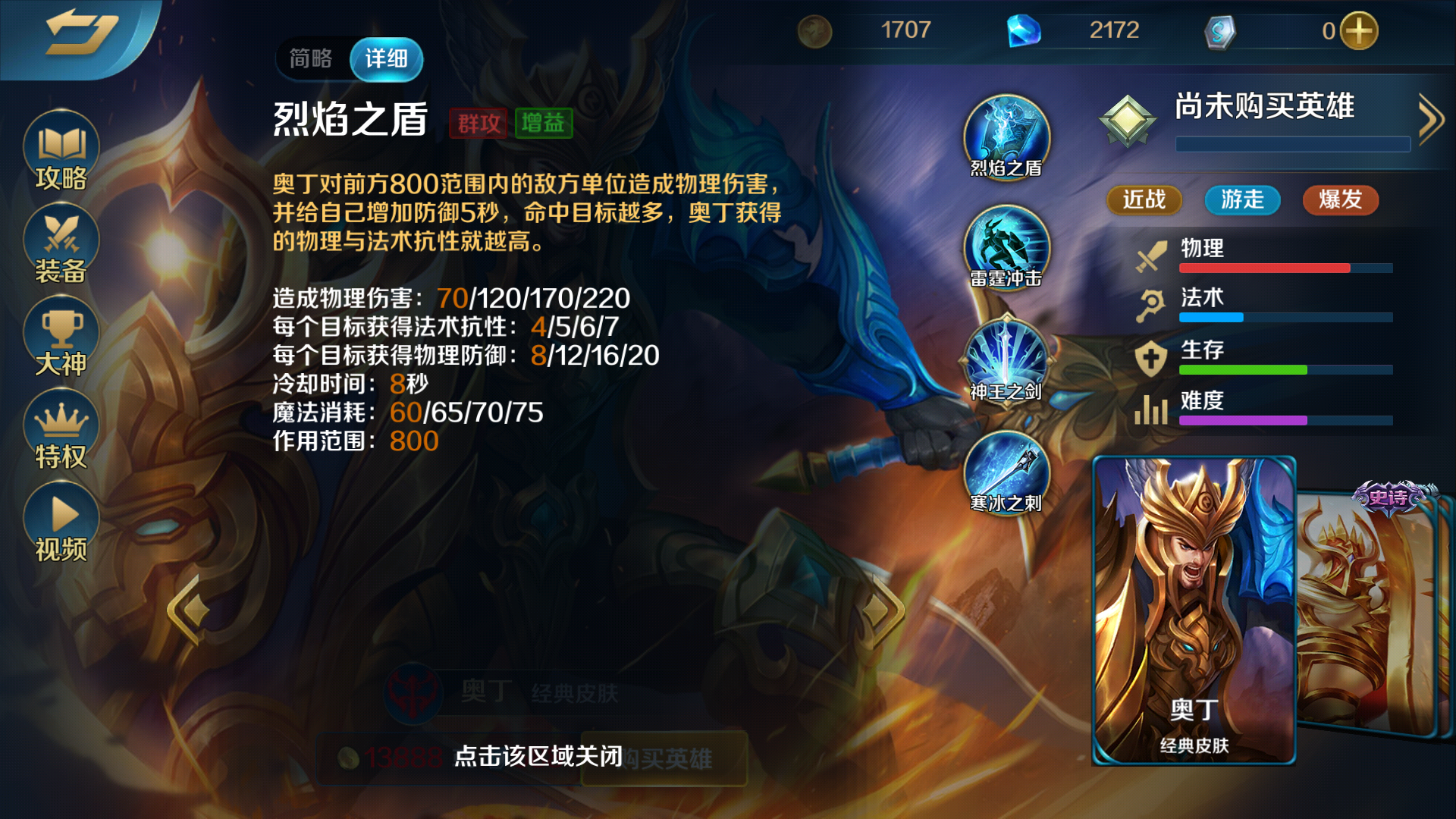The height and width of the screenshot is (819, 1456).
Task: Go to previous hero with left arrow
Action: (188, 609)
